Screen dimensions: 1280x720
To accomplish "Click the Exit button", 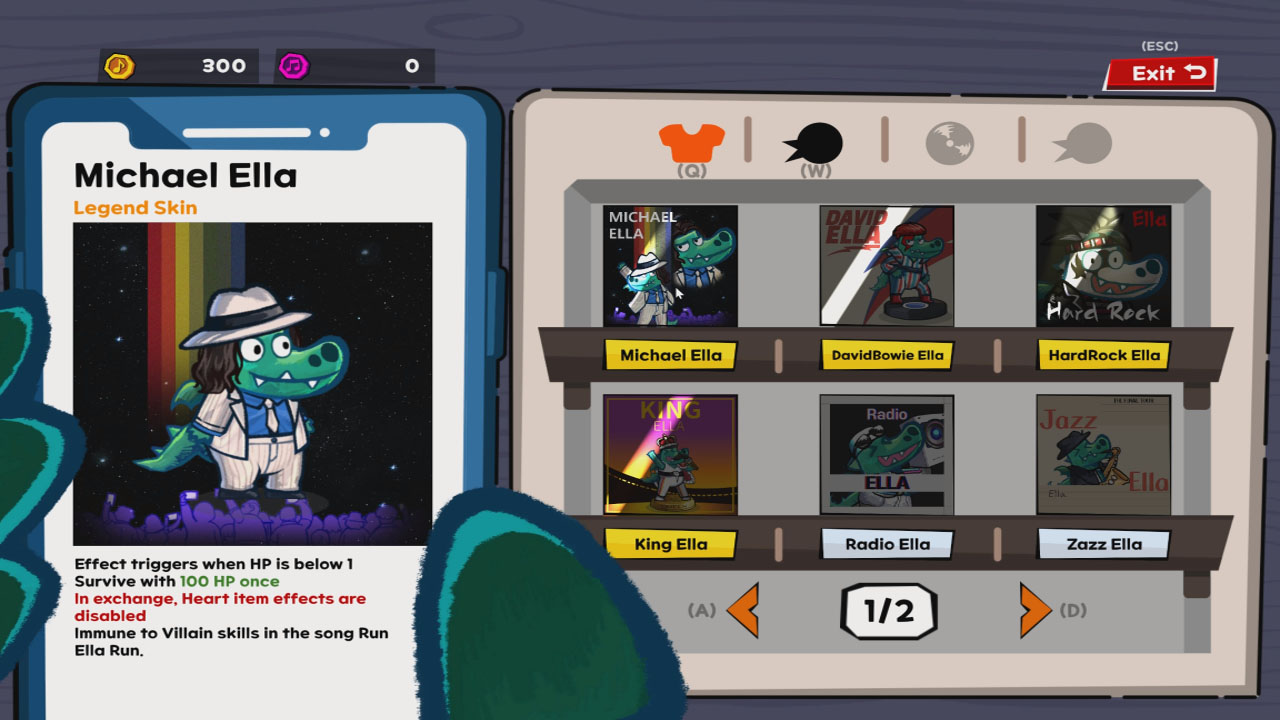I will tap(1158, 72).
